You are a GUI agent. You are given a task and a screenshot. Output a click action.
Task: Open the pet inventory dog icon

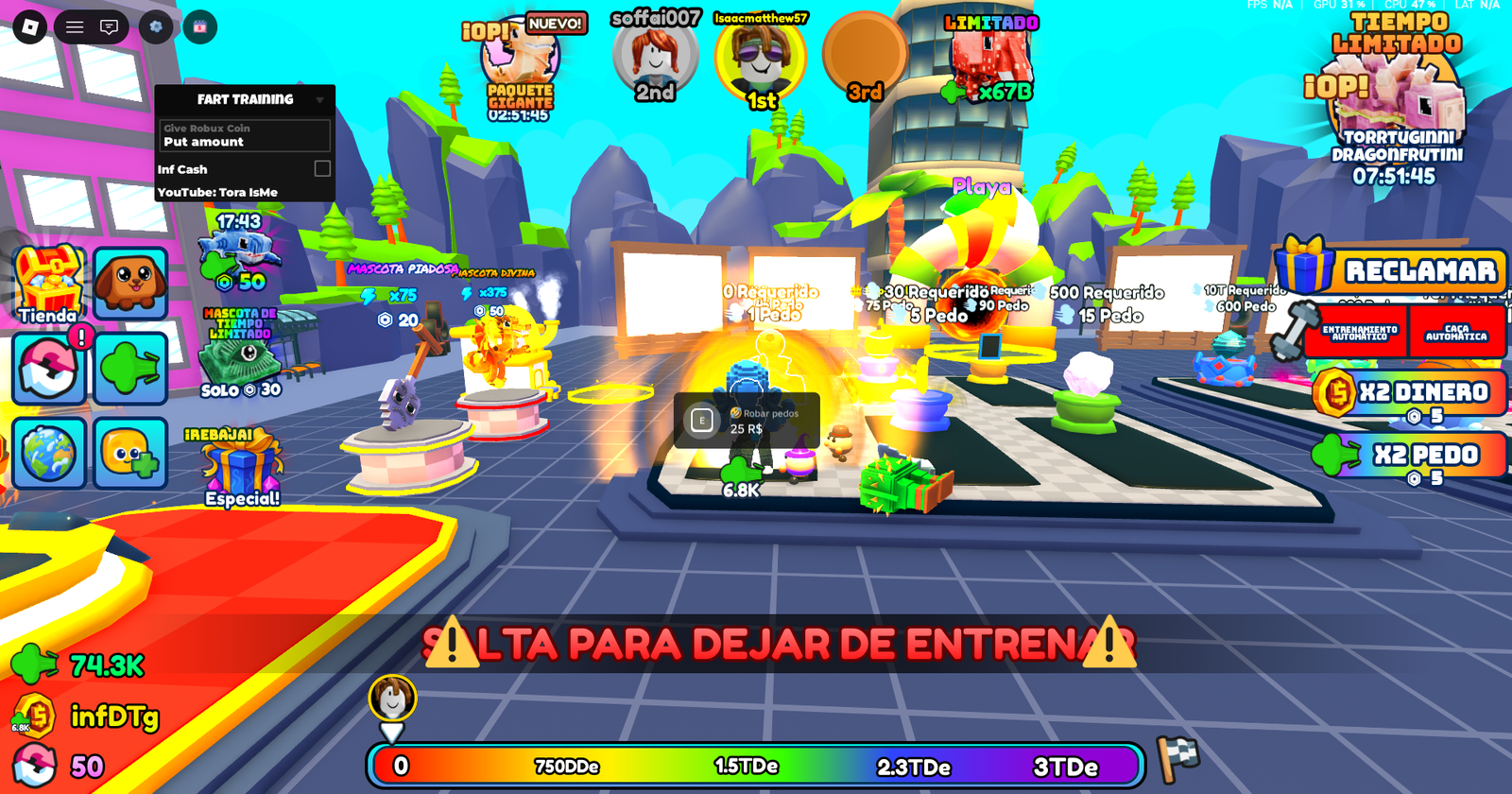click(129, 281)
